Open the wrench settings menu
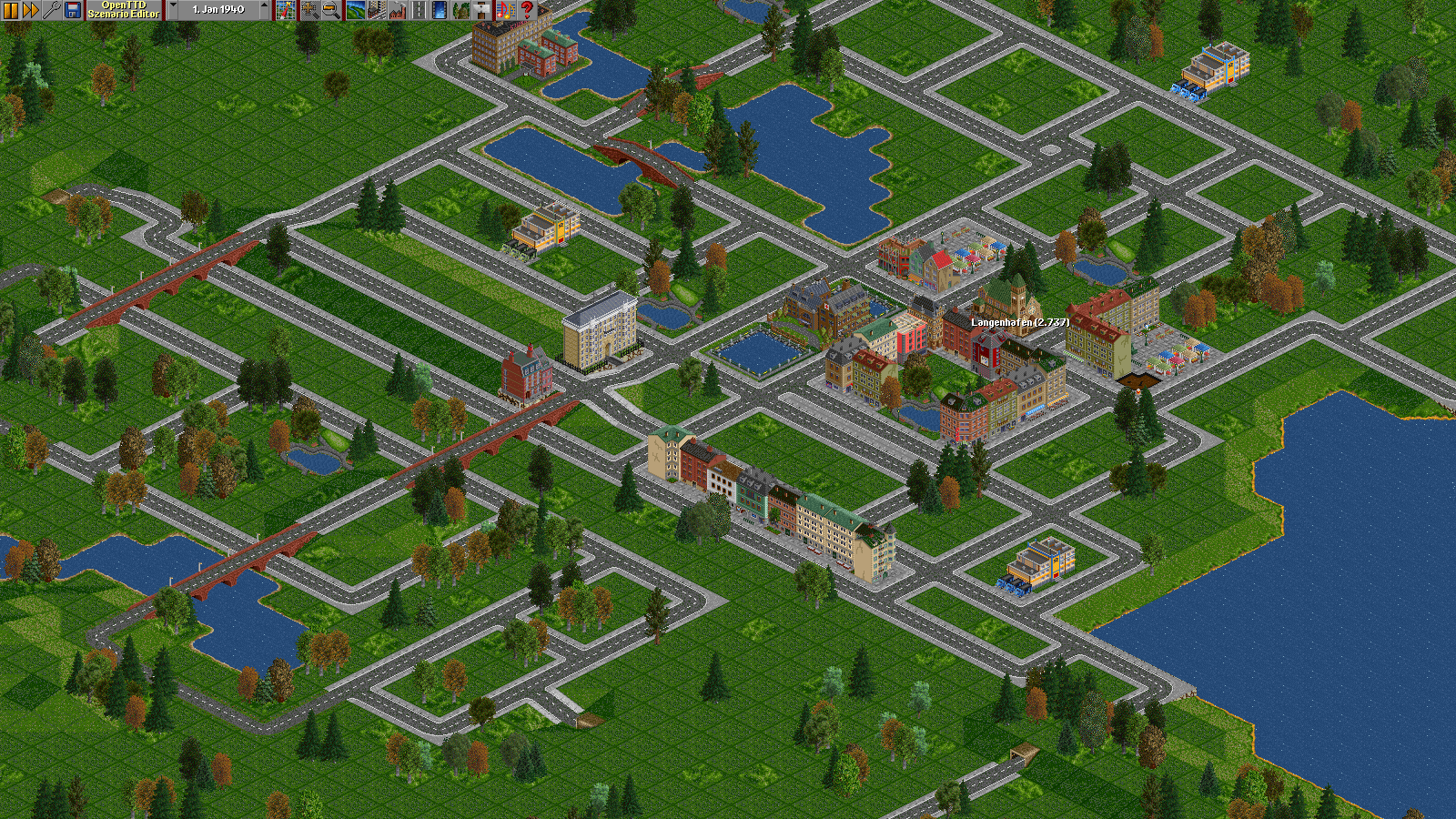This screenshot has height=819, width=1456. 52,10
